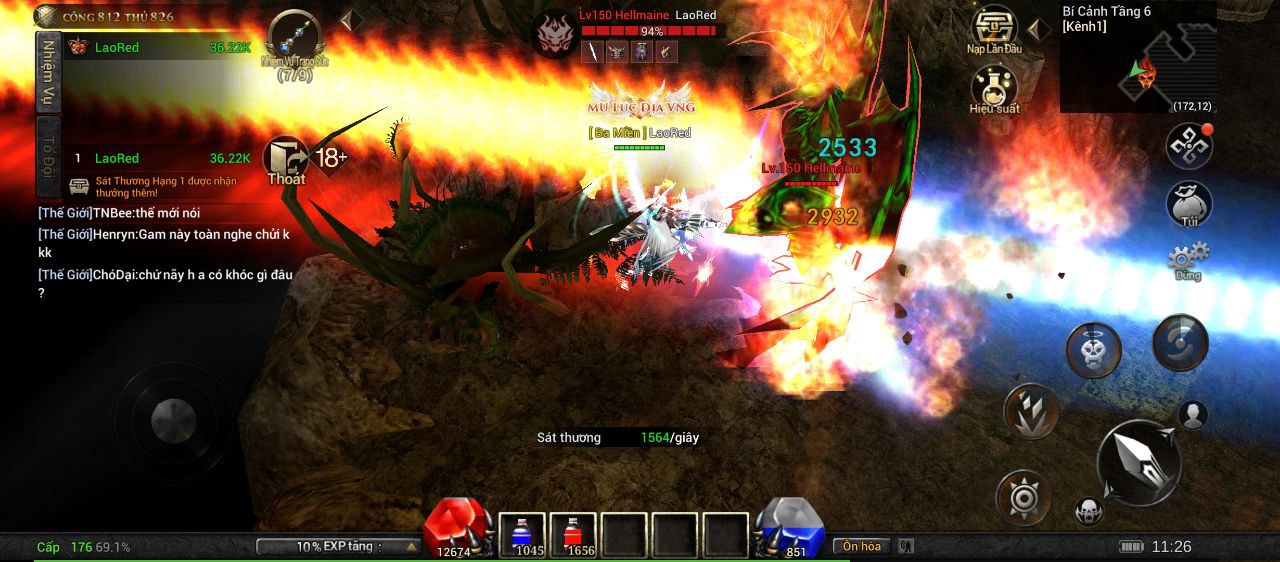Tap the Dừng gear button
1280x562 pixels.
tap(1189, 258)
